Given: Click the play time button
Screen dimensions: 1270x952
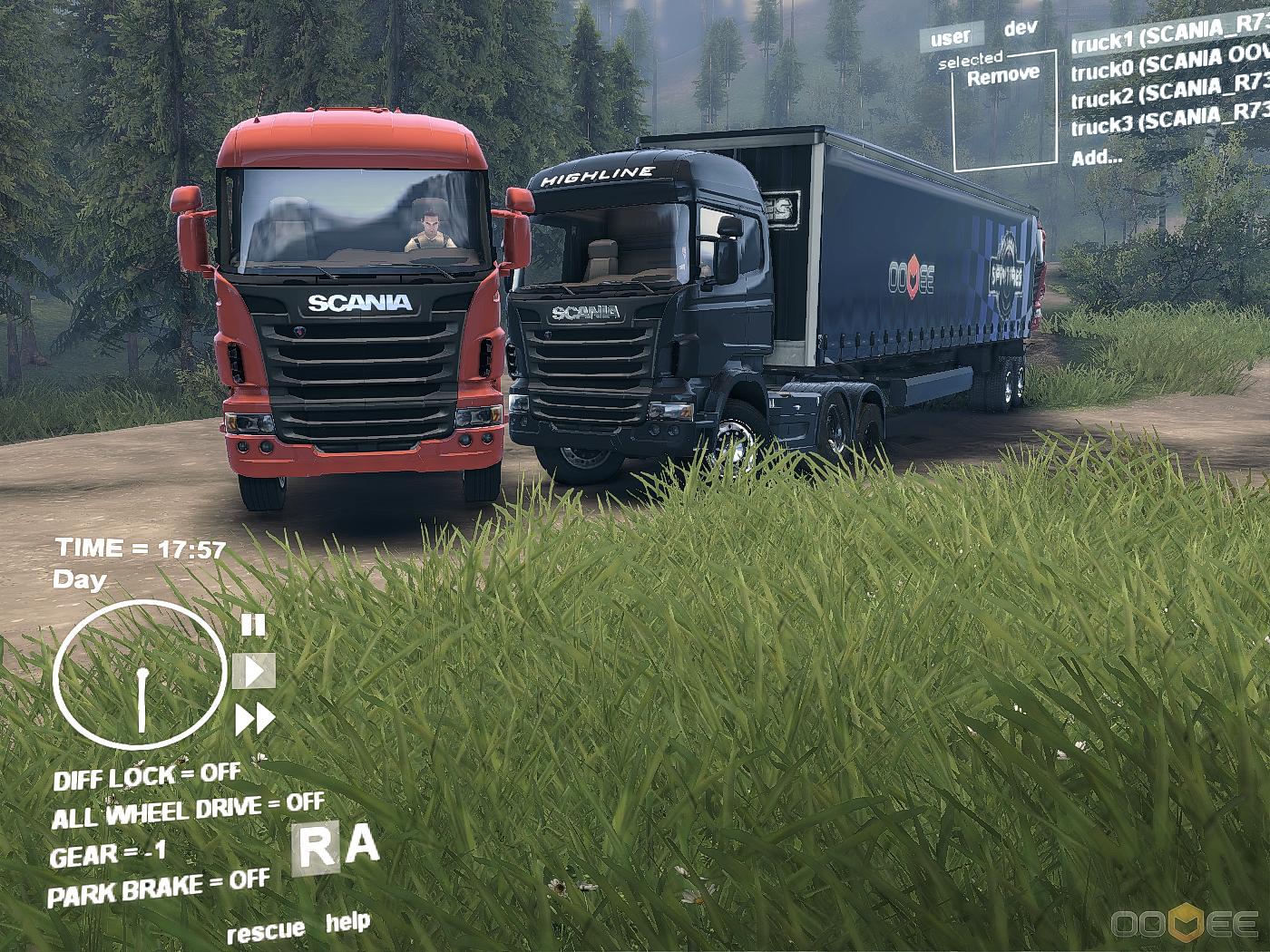Looking at the screenshot, I should [x=254, y=671].
